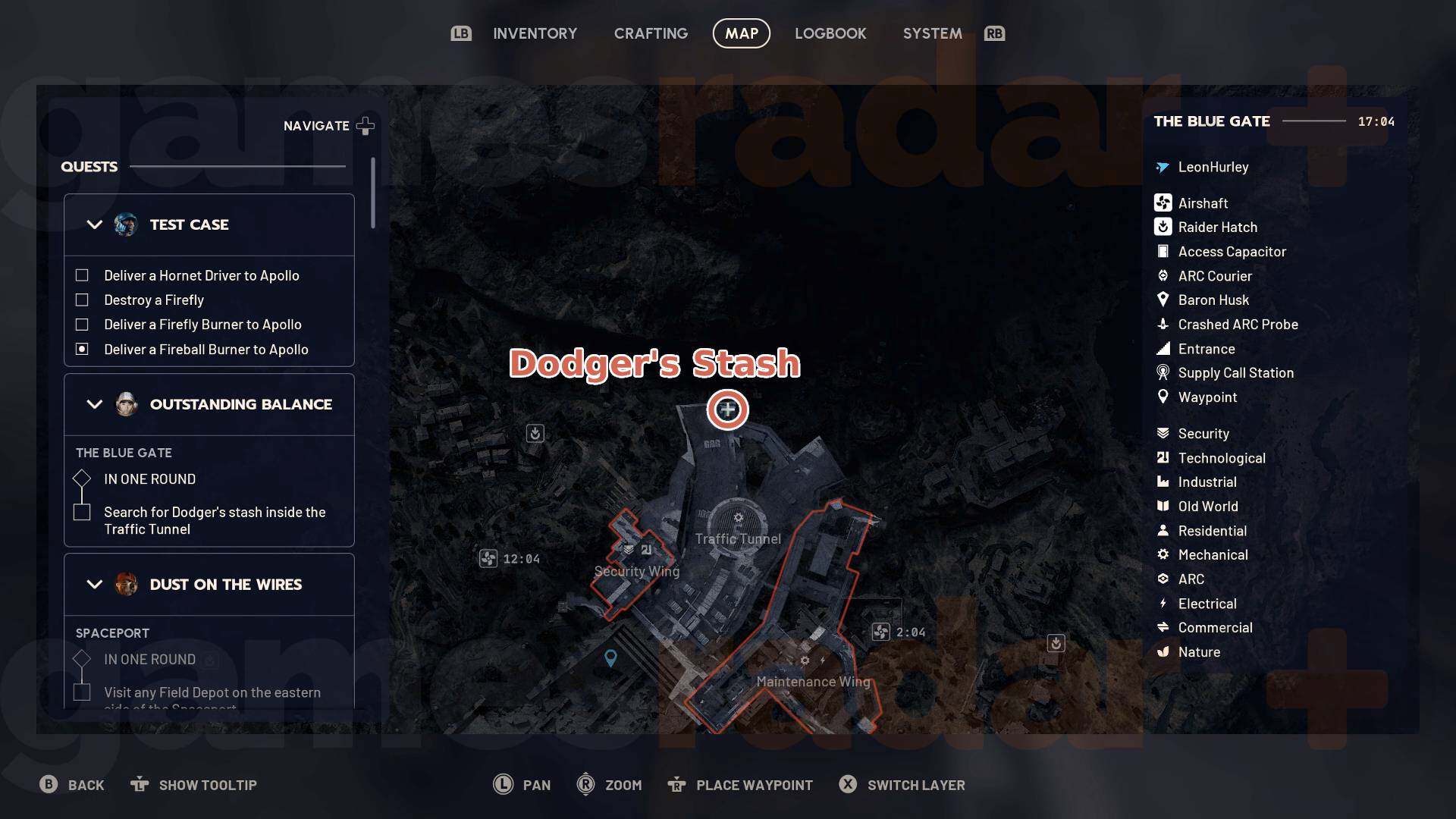Check the Destroy a Firefly objective
Screen dimensions: 1456x819
81,300
